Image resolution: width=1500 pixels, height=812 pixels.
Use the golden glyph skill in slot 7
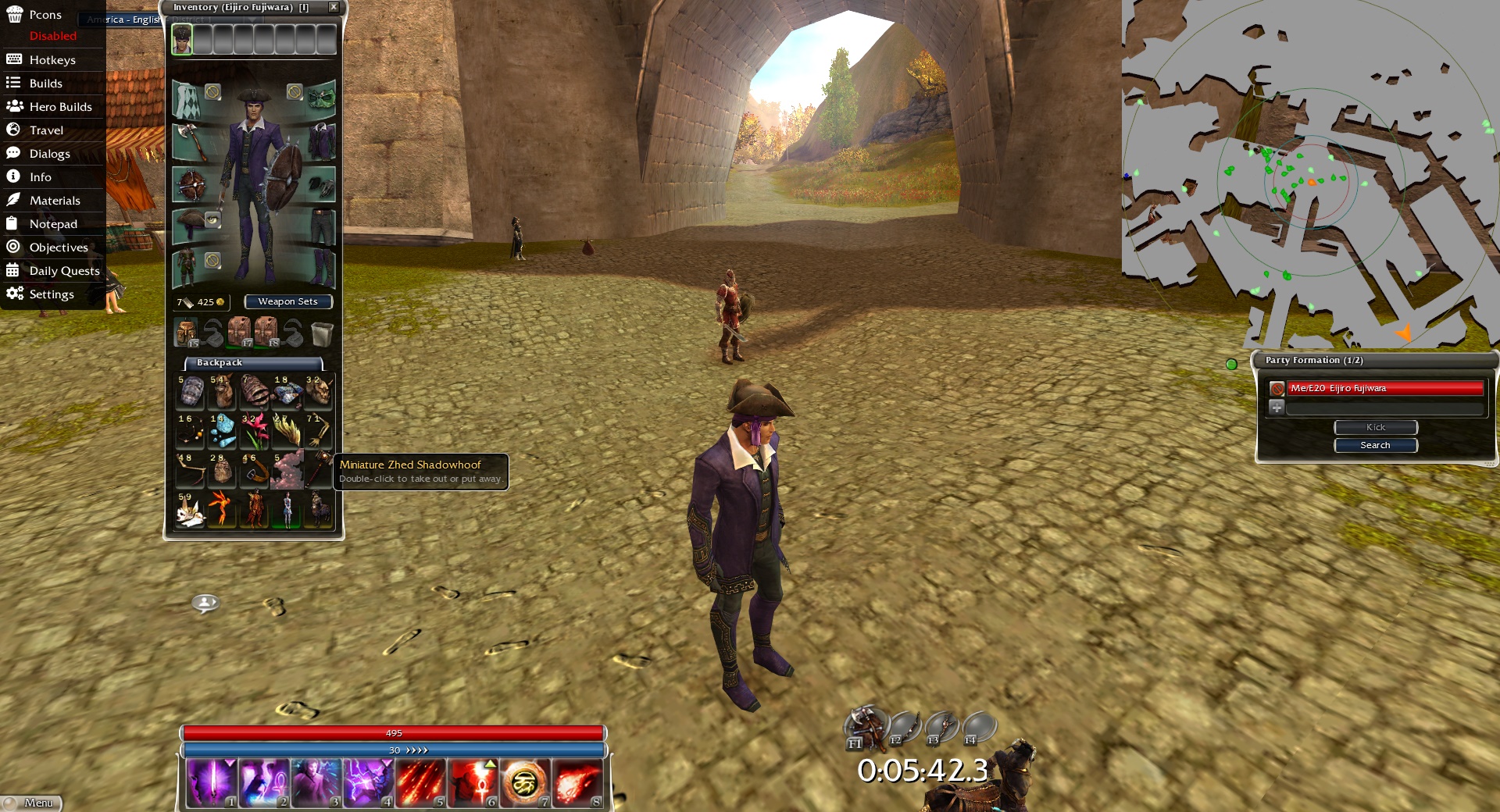(525, 782)
